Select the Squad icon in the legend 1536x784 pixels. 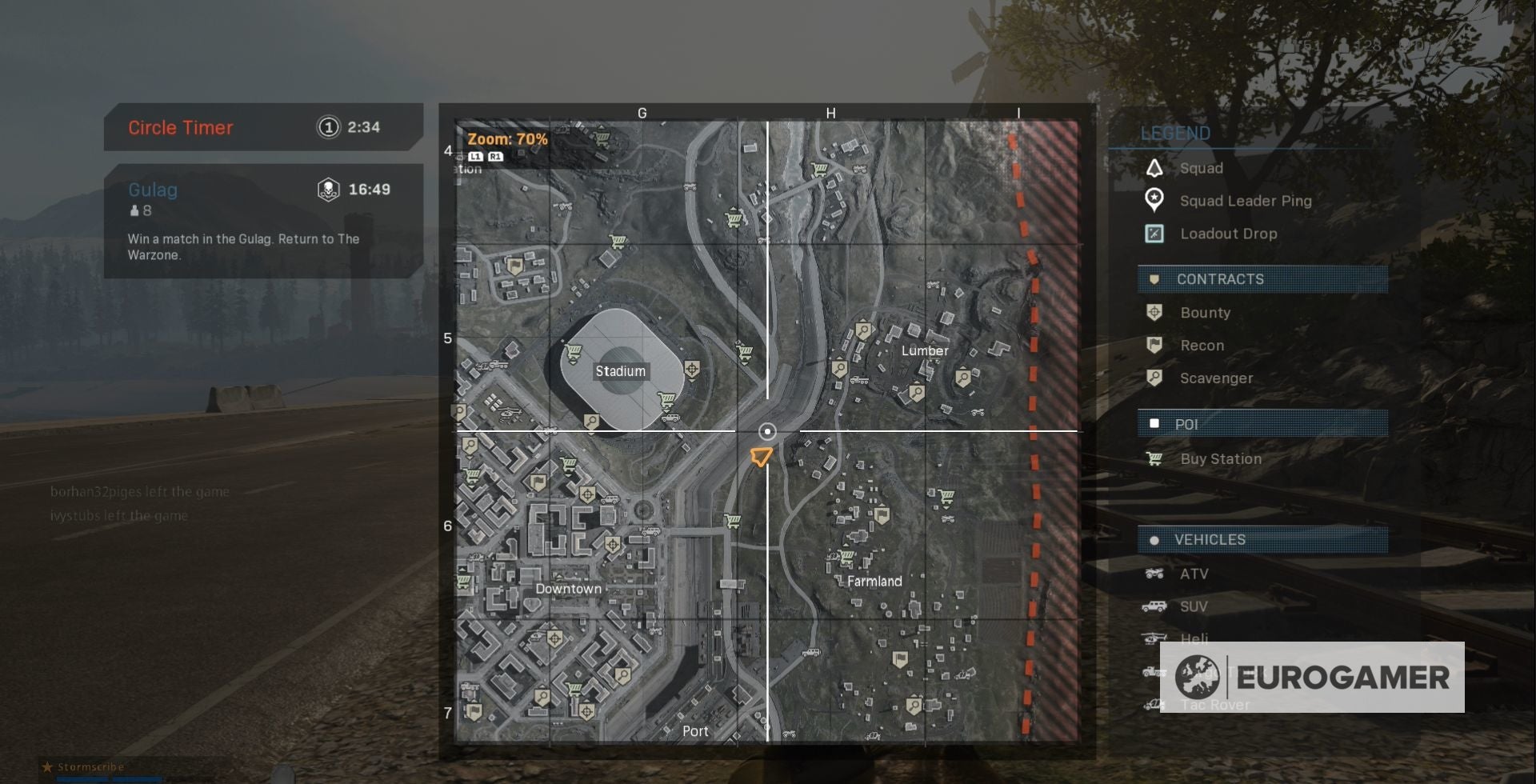click(1155, 168)
